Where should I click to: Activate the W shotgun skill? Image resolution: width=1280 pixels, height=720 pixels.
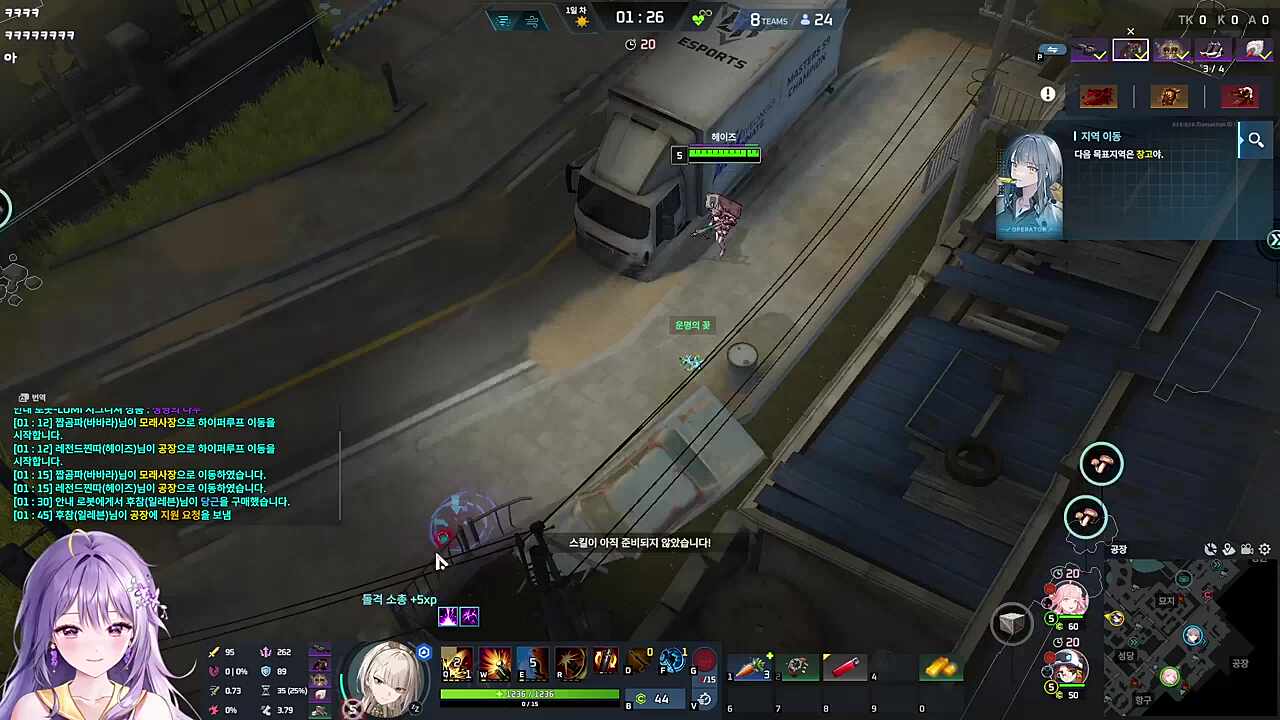click(x=496, y=665)
